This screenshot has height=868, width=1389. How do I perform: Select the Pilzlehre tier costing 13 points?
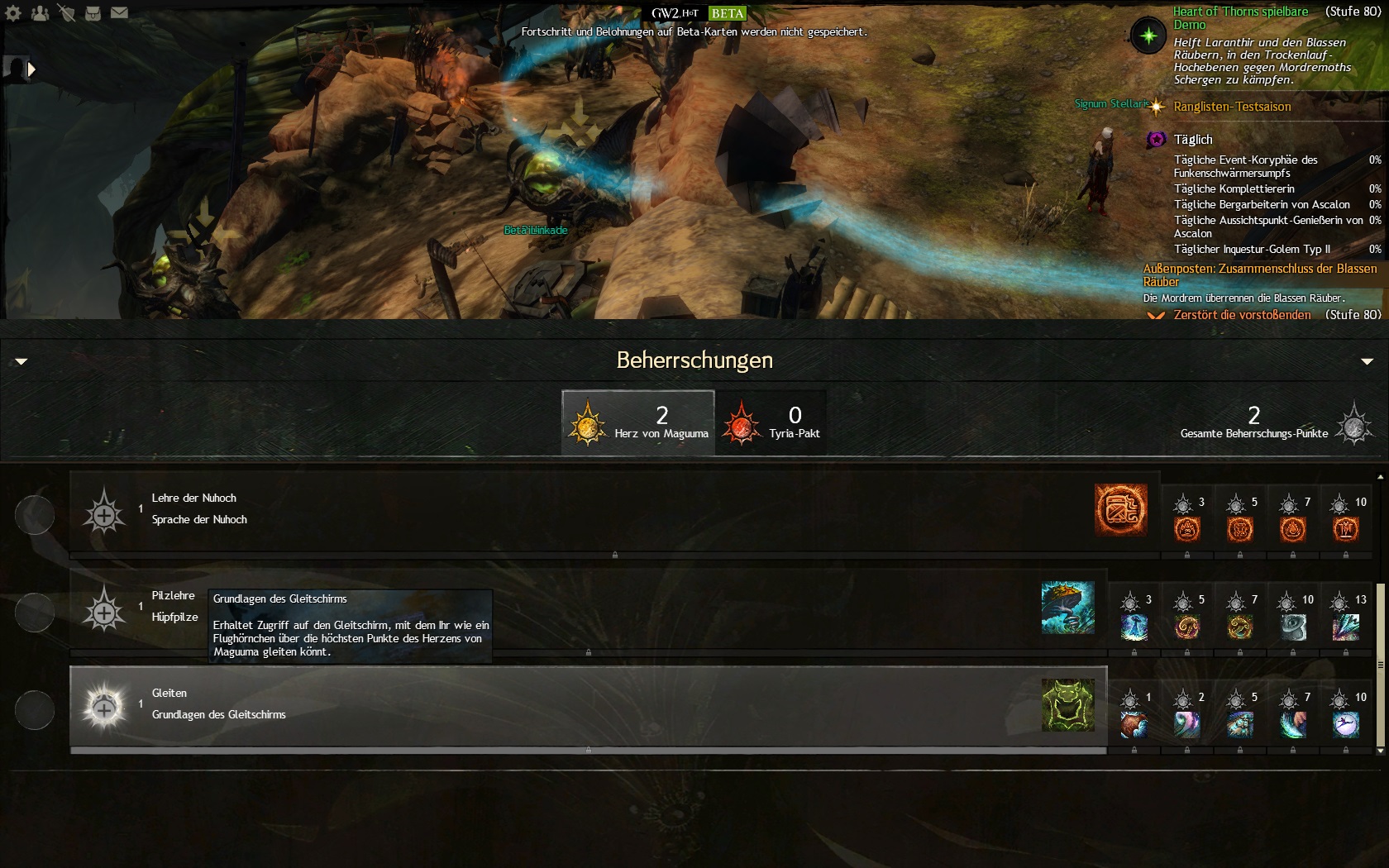pos(1346,626)
